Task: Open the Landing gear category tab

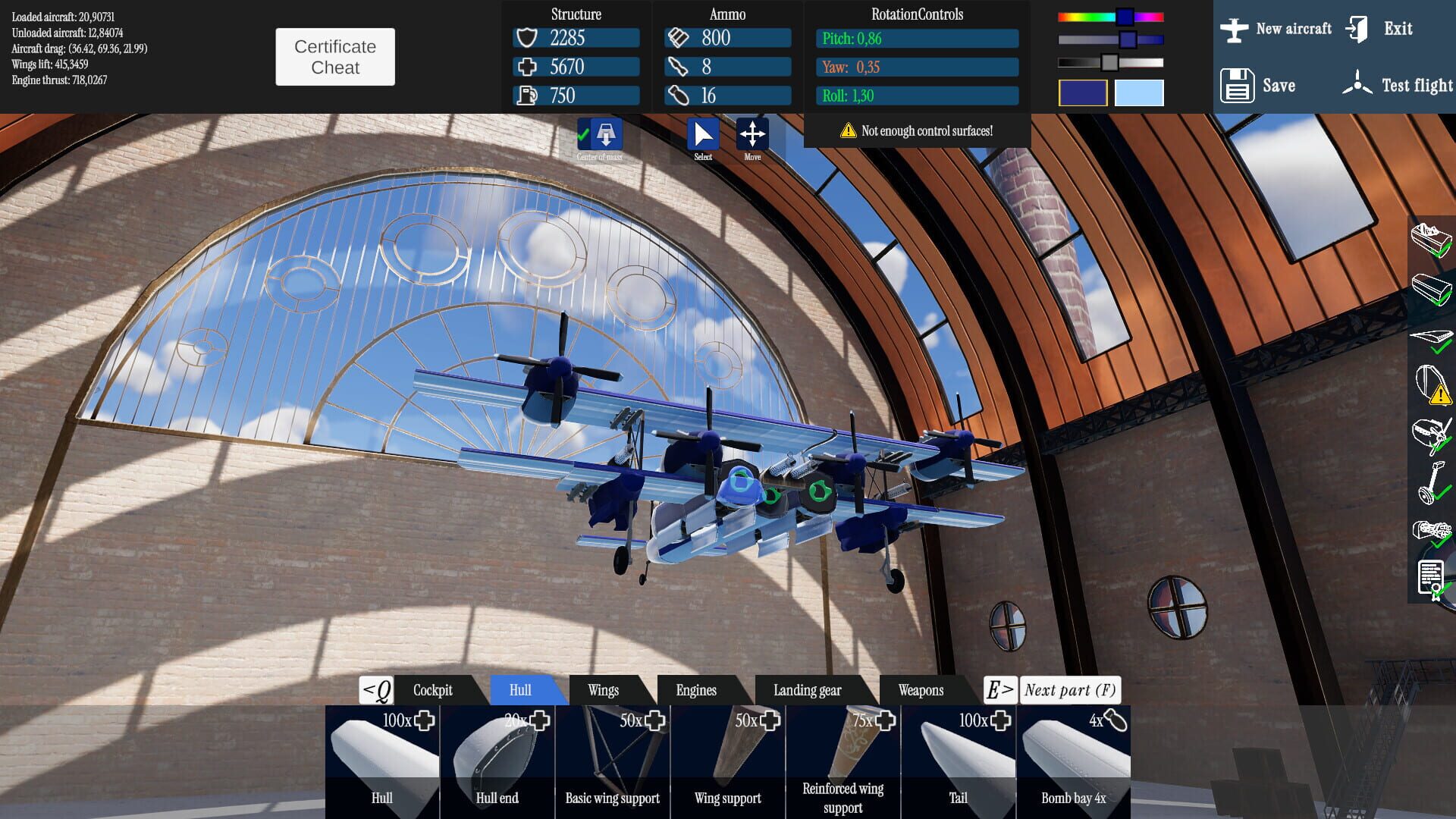Action: click(x=806, y=690)
